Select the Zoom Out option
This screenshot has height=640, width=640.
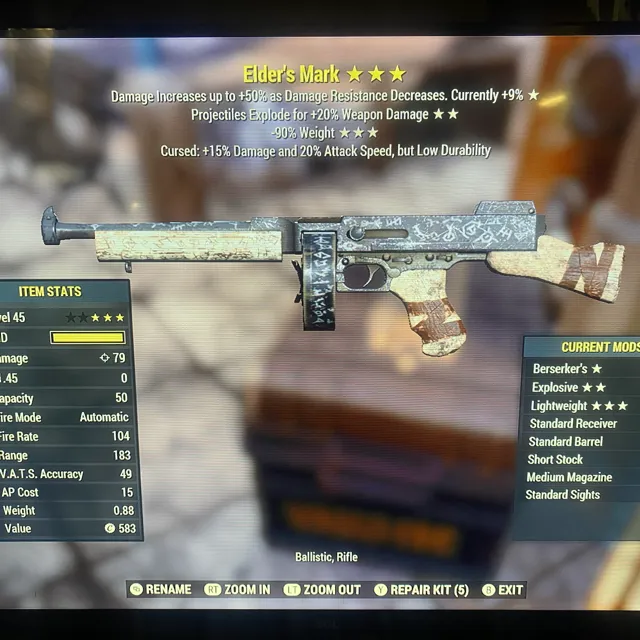pyautogui.click(x=322, y=589)
